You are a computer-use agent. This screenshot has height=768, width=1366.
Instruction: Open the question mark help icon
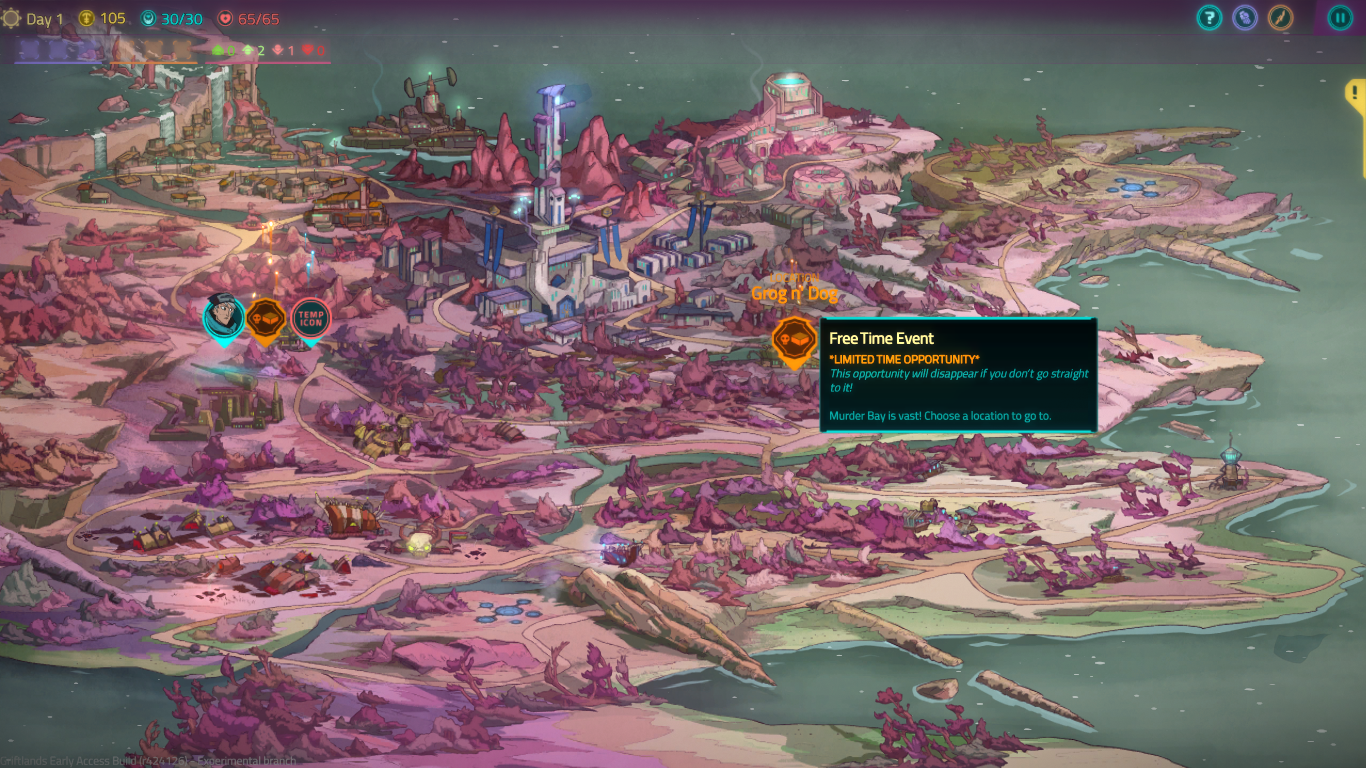coord(1210,17)
